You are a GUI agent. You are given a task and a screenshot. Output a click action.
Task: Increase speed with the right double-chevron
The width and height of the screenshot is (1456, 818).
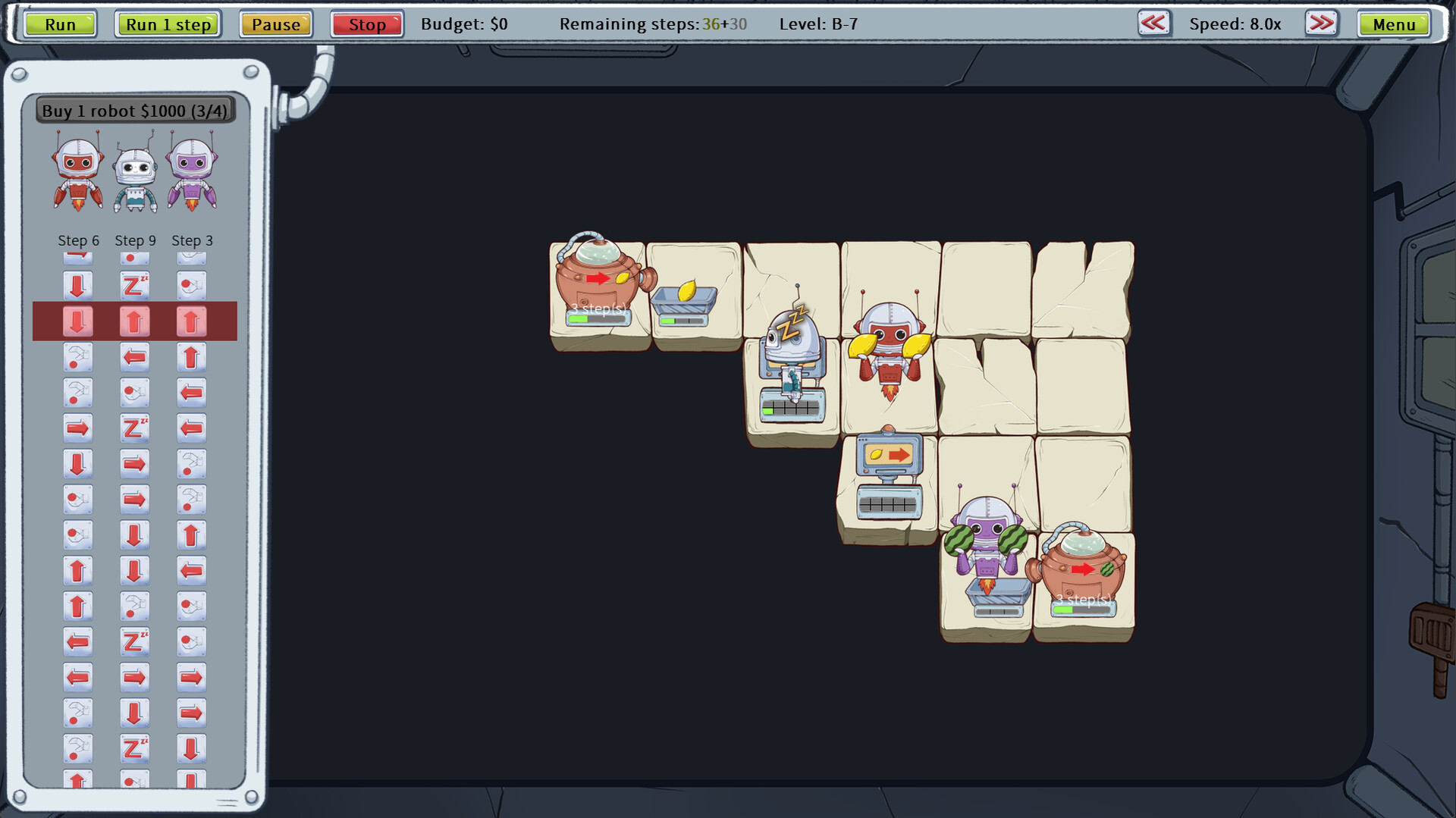[1321, 24]
